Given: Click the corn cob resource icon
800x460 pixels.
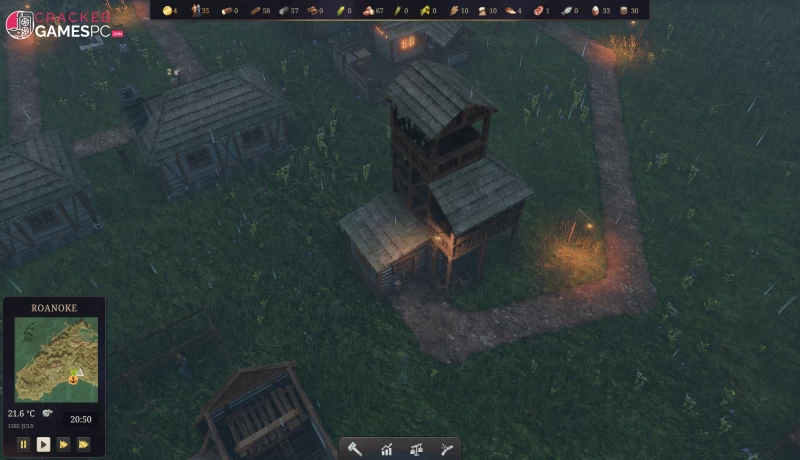Looking at the screenshot, I should click(339, 10).
